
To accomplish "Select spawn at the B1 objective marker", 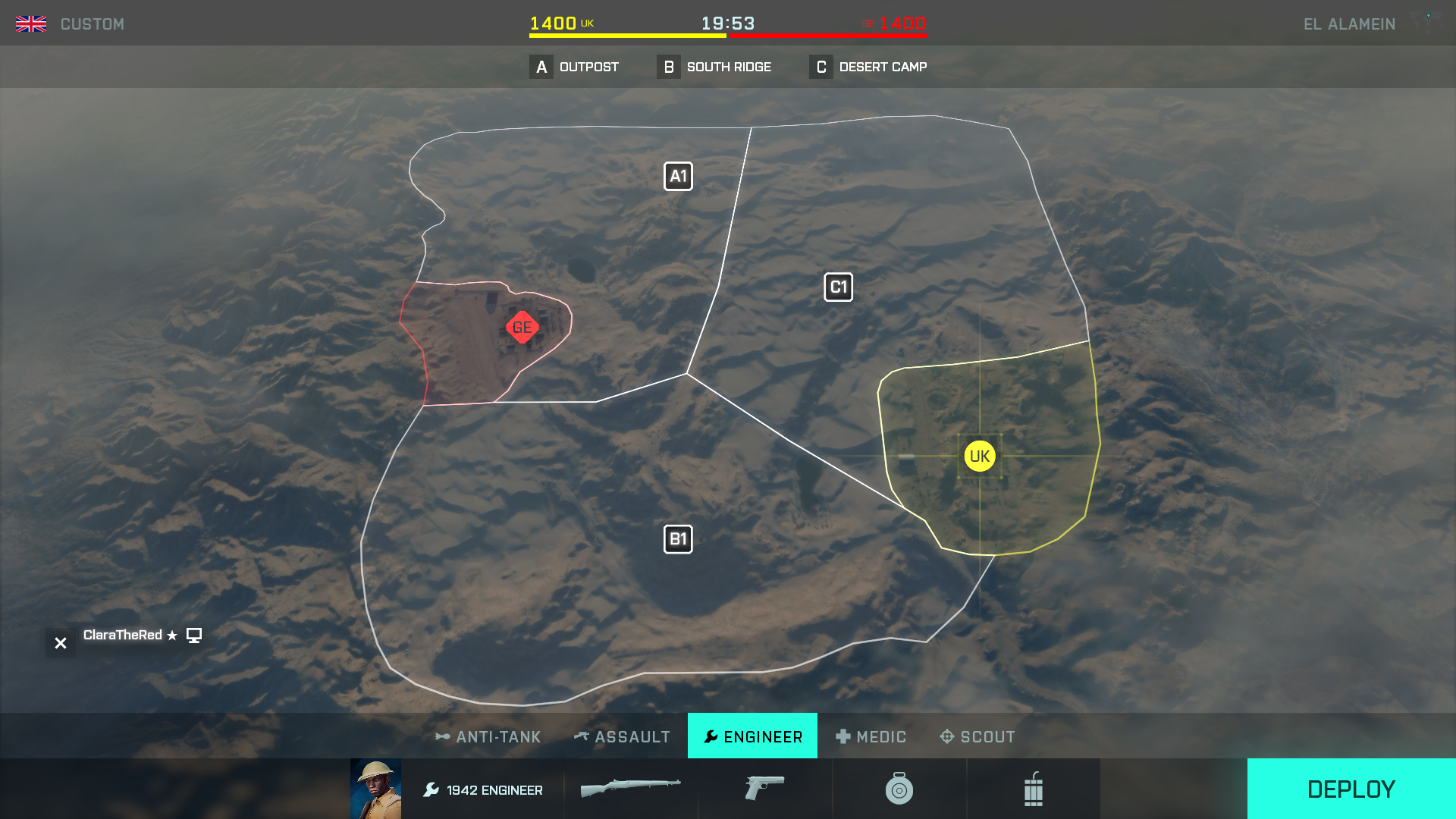I will click(x=679, y=538).
